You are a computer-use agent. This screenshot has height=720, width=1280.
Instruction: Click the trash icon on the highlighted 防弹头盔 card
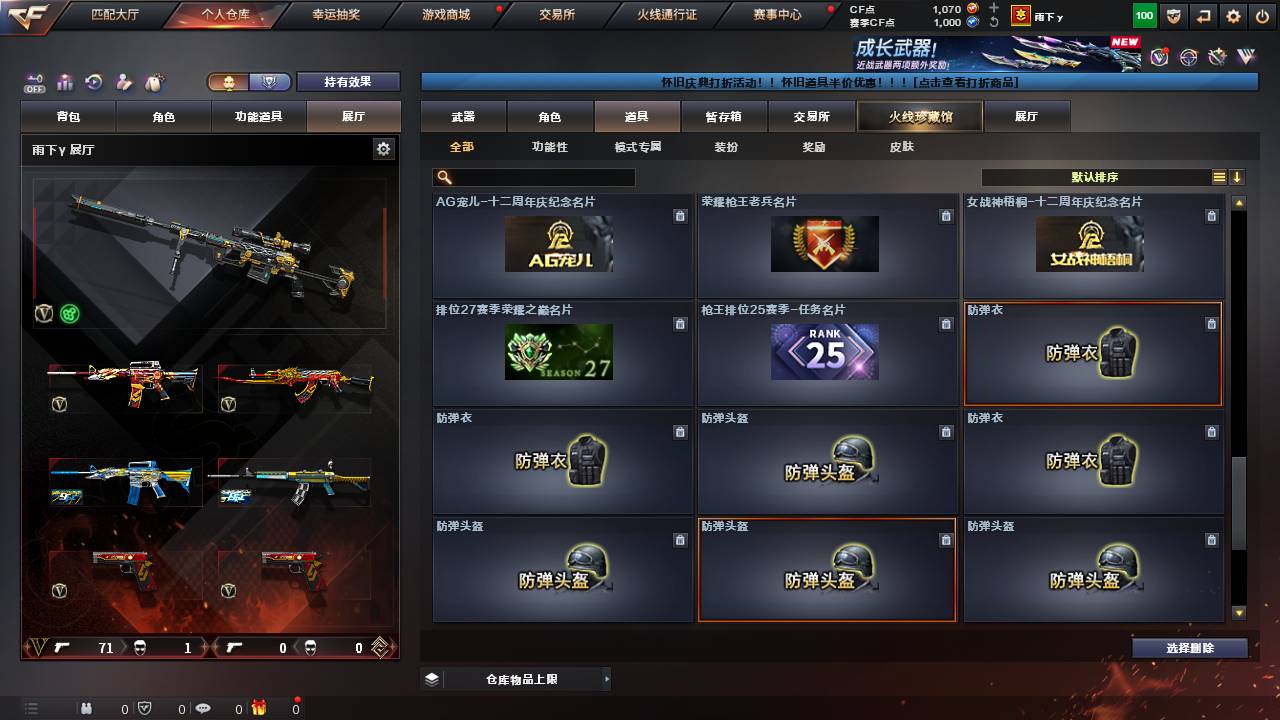coord(946,539)
